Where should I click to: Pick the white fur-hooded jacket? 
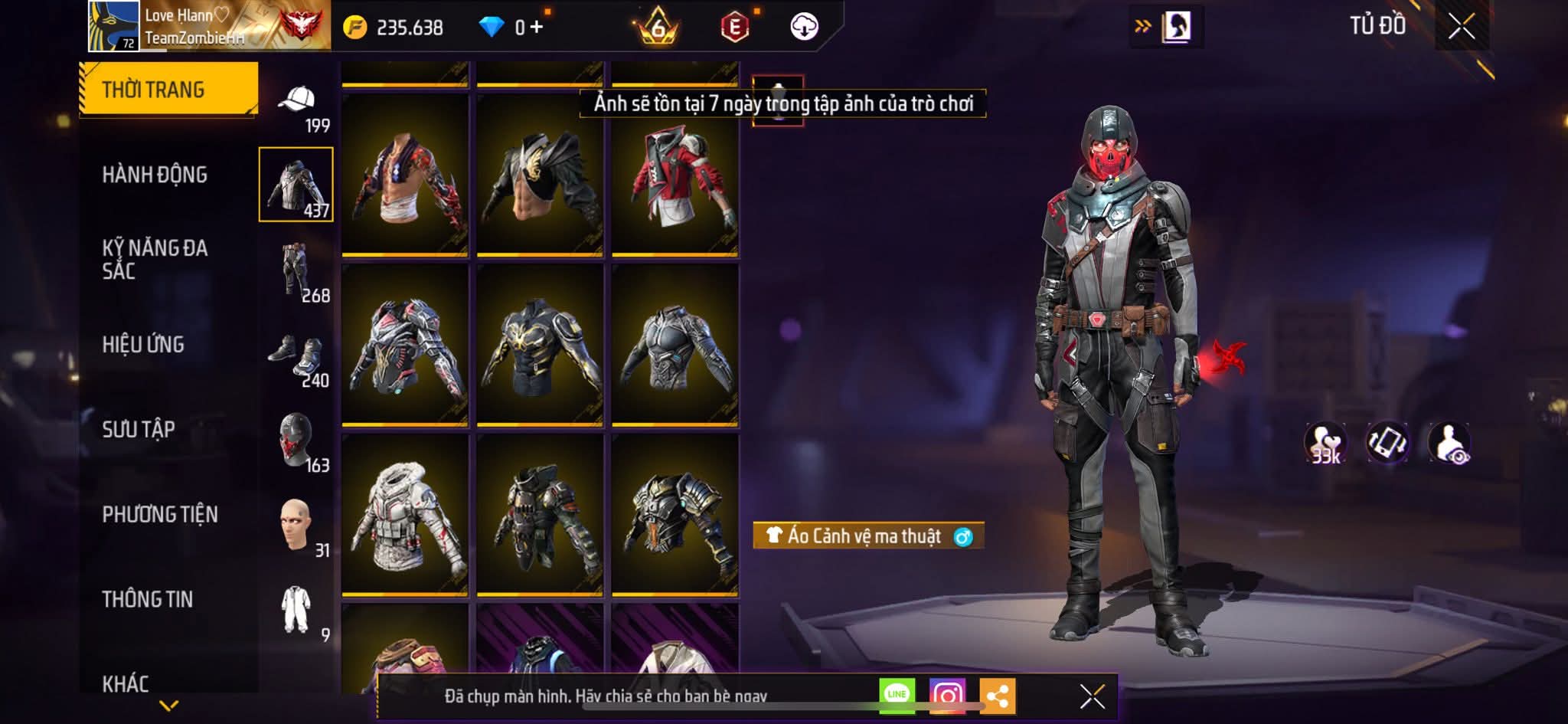(405, 516)
